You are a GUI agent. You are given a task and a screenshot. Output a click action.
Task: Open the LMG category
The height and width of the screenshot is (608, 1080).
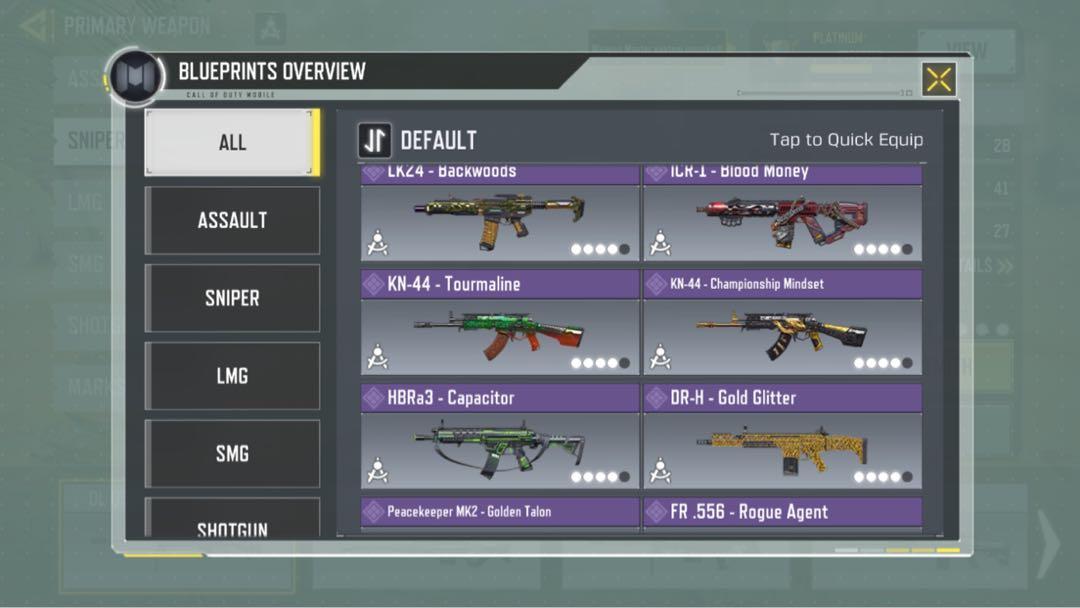click(232, 376)
